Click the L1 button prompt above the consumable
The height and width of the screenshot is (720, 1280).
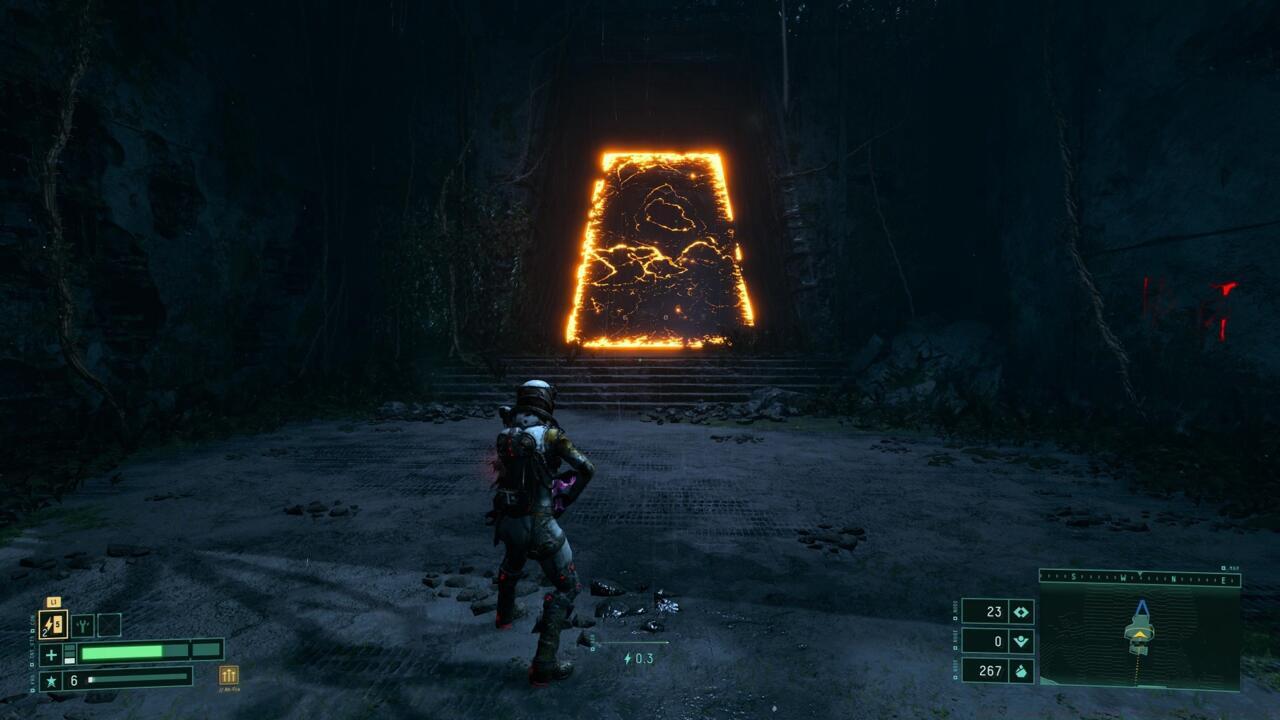point(55,602)
